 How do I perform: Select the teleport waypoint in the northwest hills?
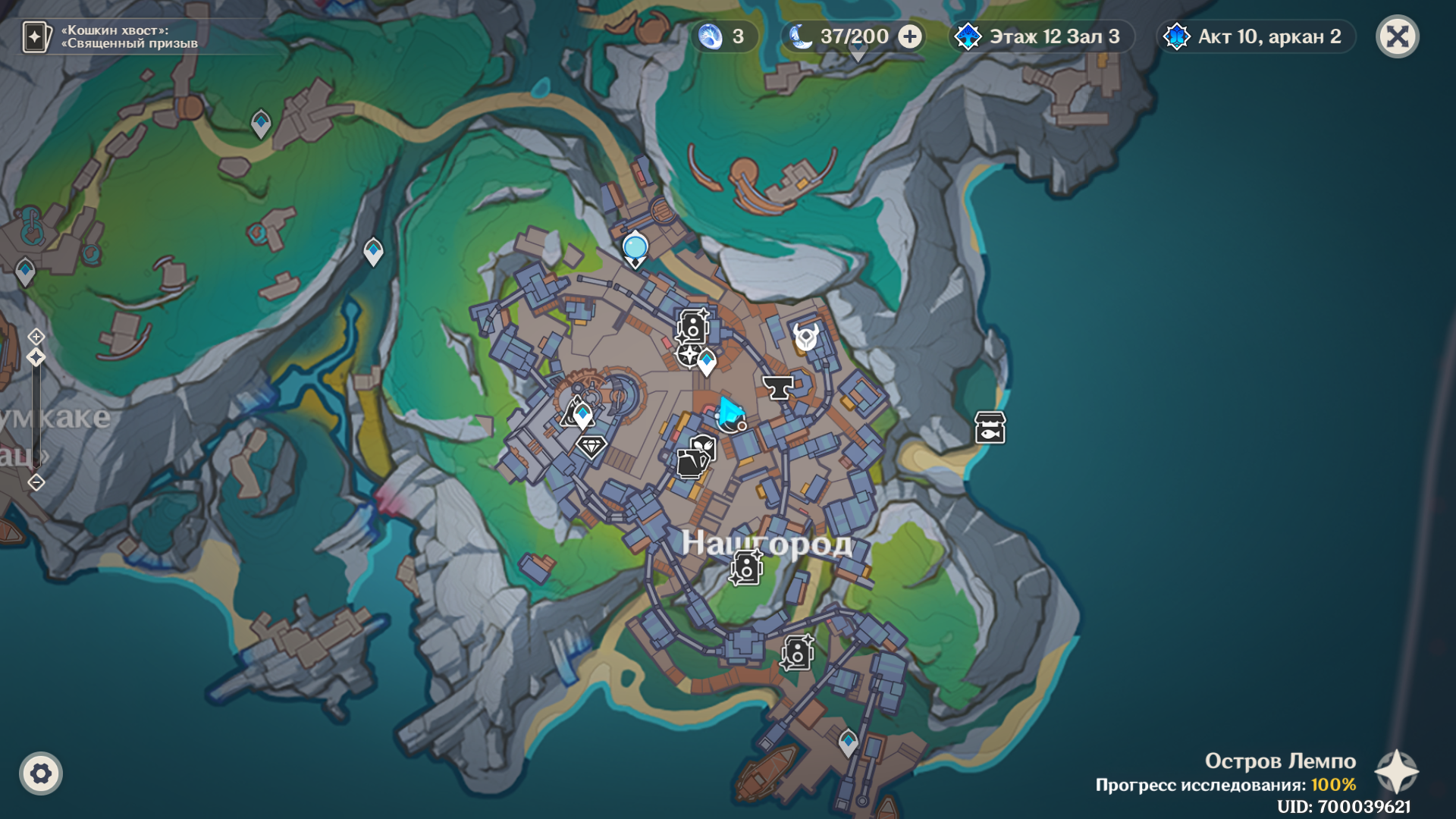coord(261,123)
